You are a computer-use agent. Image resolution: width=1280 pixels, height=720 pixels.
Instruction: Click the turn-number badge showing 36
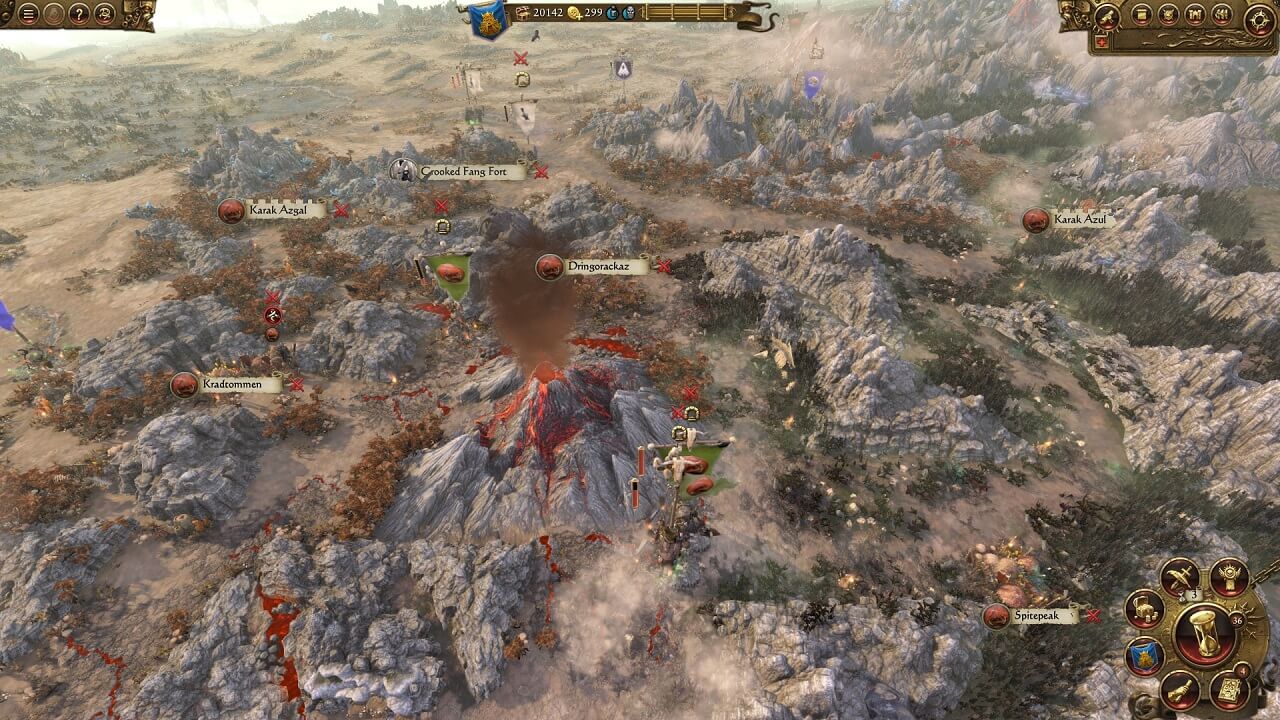click(x=1238, y=620)
